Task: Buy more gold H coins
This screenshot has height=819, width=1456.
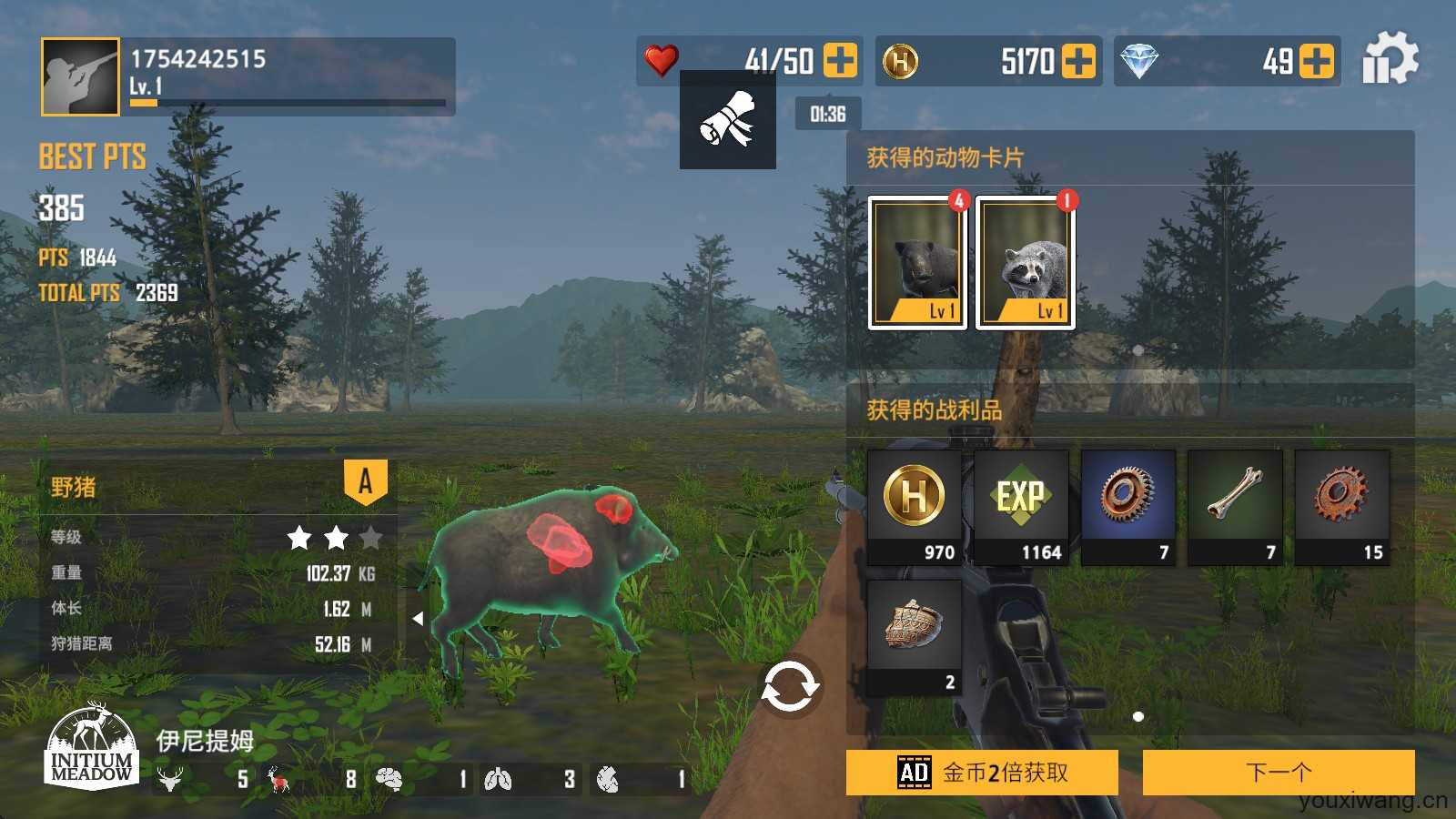Action: click(1078, 61)
